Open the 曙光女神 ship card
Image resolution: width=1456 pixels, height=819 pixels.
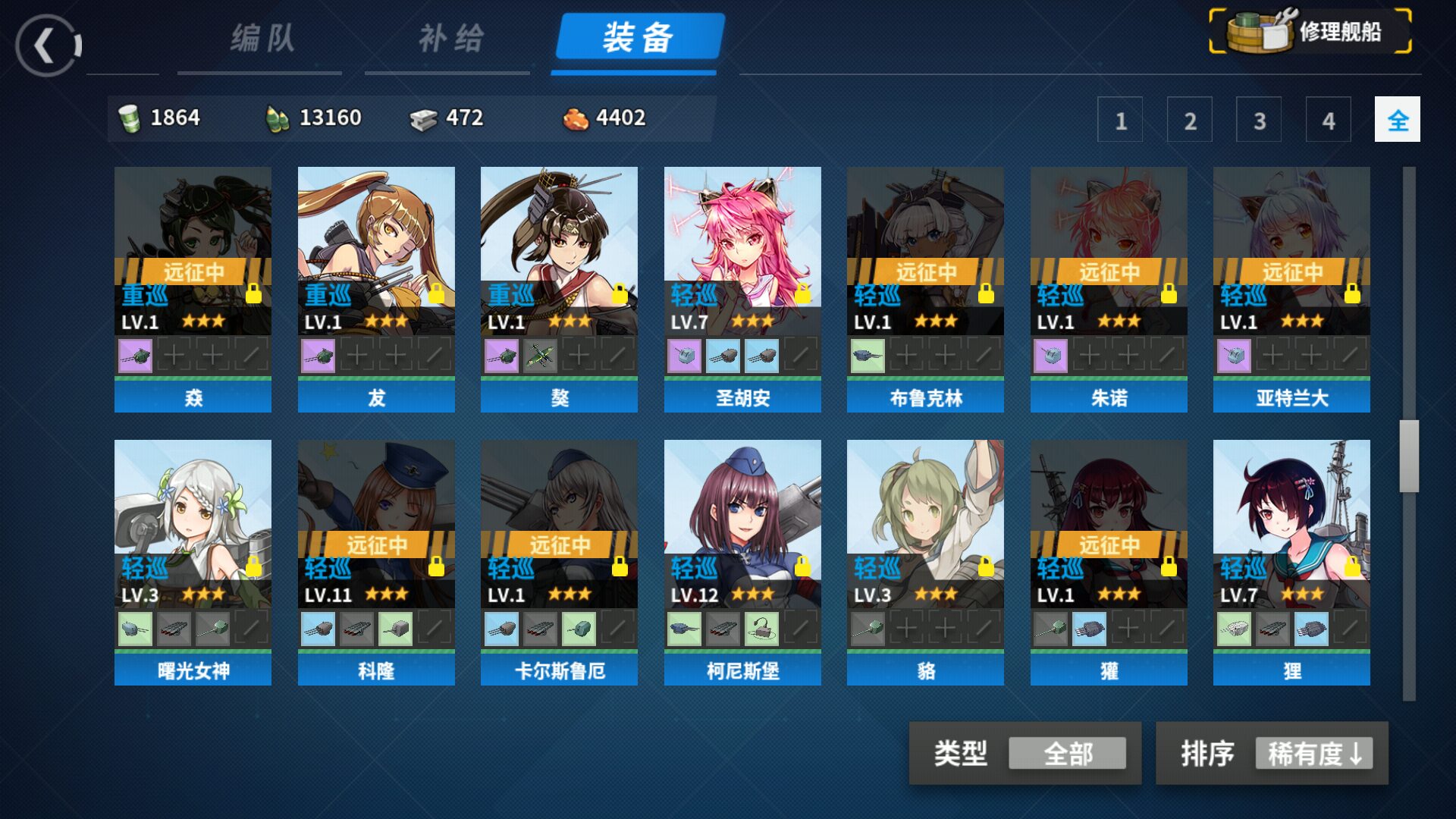(193, 523)
